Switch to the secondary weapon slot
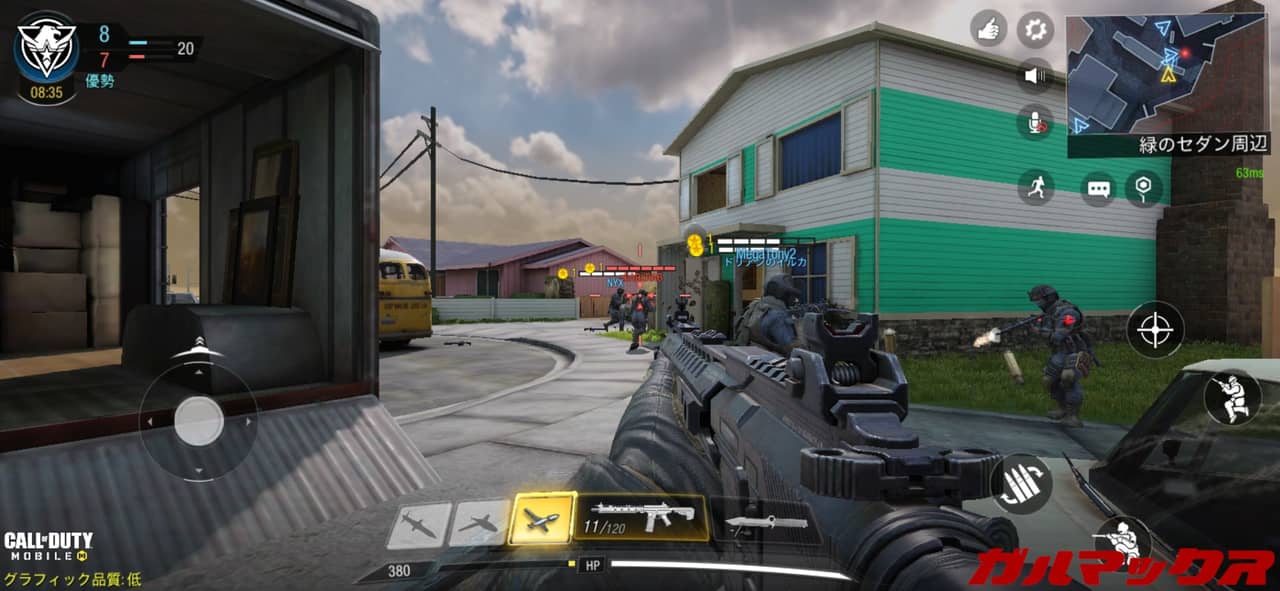This screenshot has width=1280, height=591. [765, 522]
